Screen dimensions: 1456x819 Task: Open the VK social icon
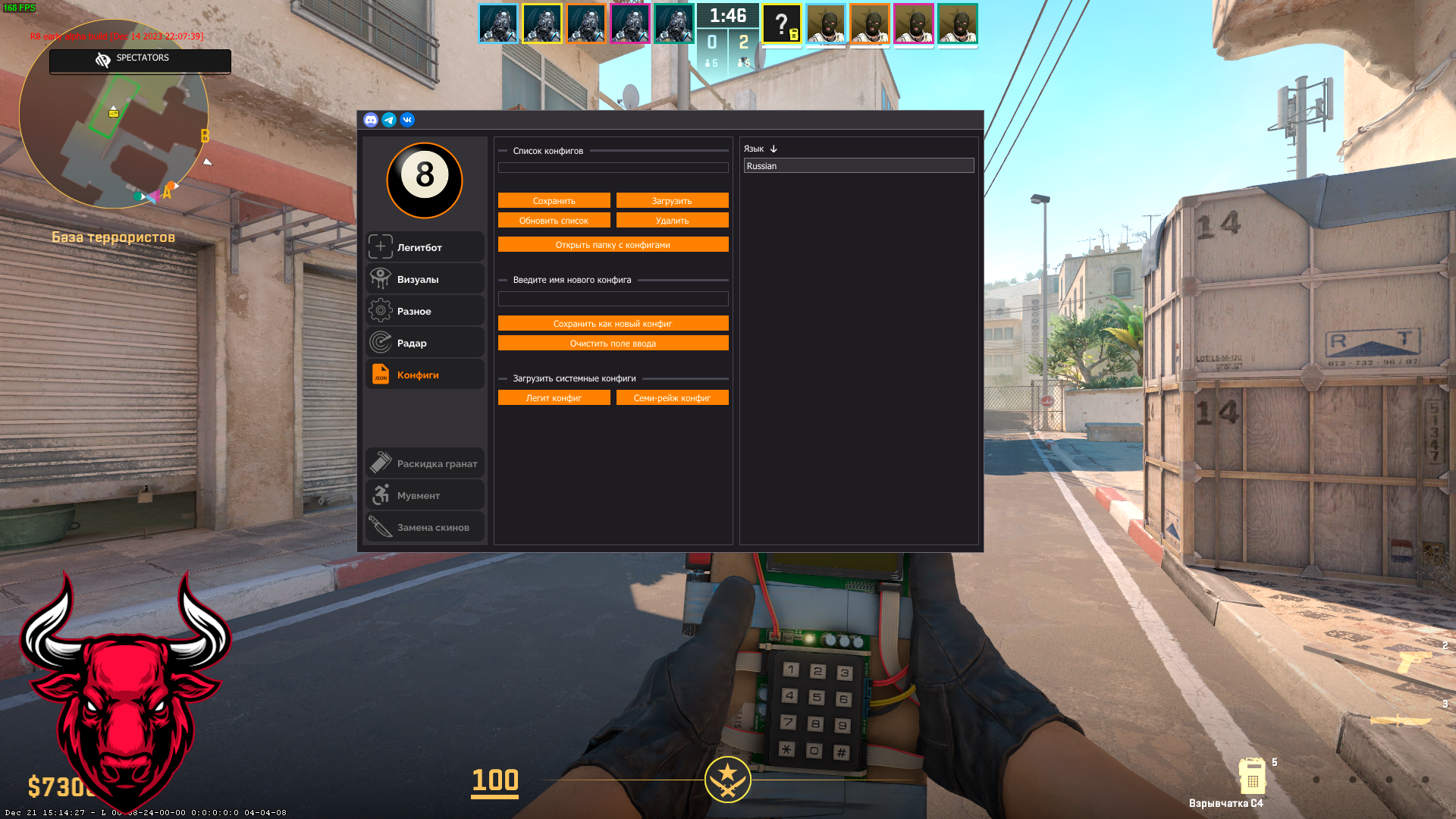(406, 119)
